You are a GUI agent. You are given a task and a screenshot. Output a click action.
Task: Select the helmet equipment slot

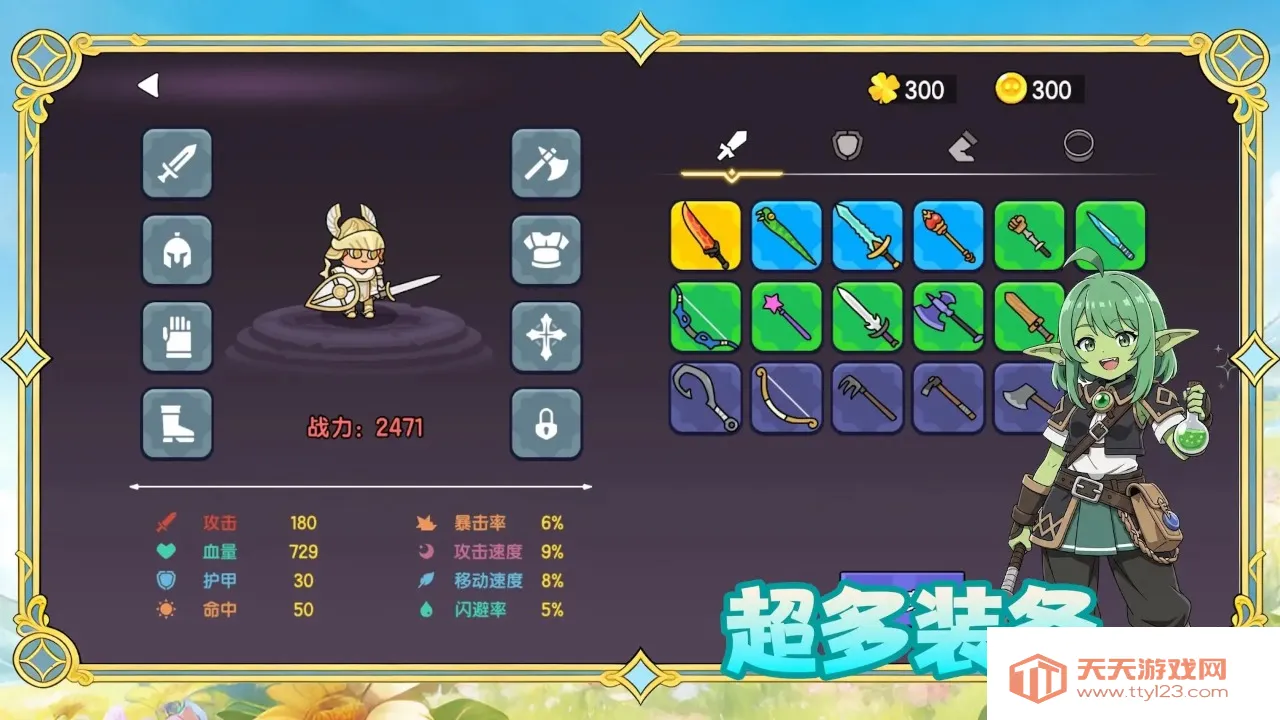(177, 251)
